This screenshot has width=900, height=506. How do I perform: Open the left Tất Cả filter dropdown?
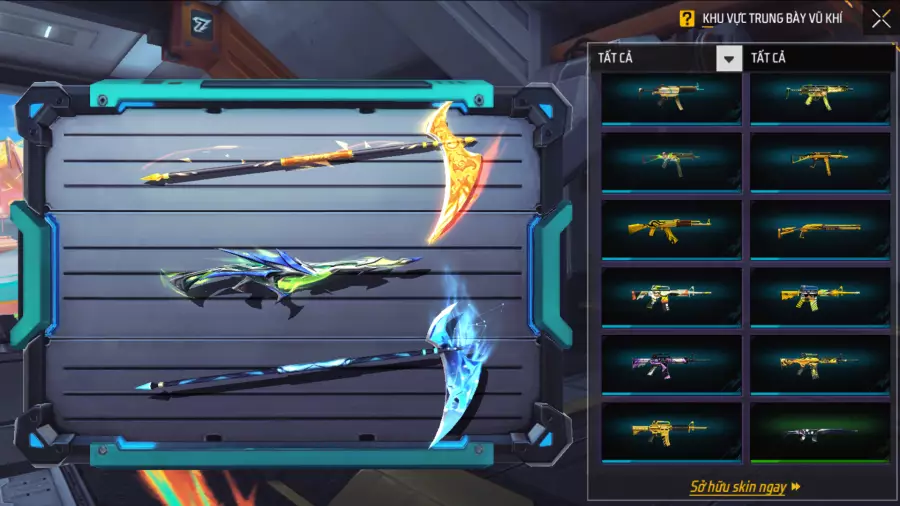point(729,58)
